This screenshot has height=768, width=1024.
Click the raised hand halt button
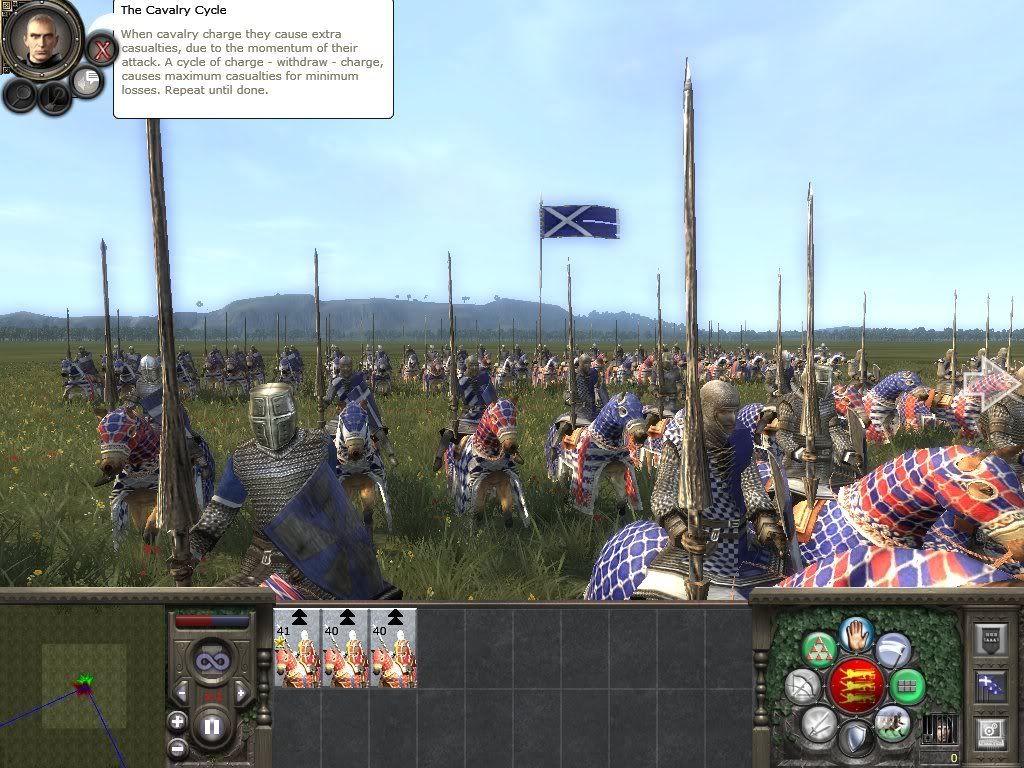pos(857,632)
